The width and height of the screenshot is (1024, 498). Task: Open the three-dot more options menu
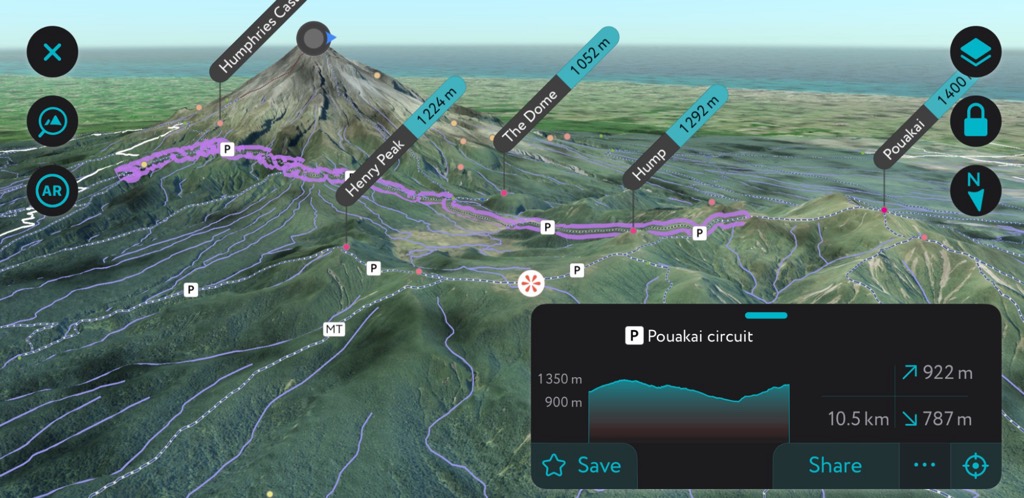pos(924,465)
